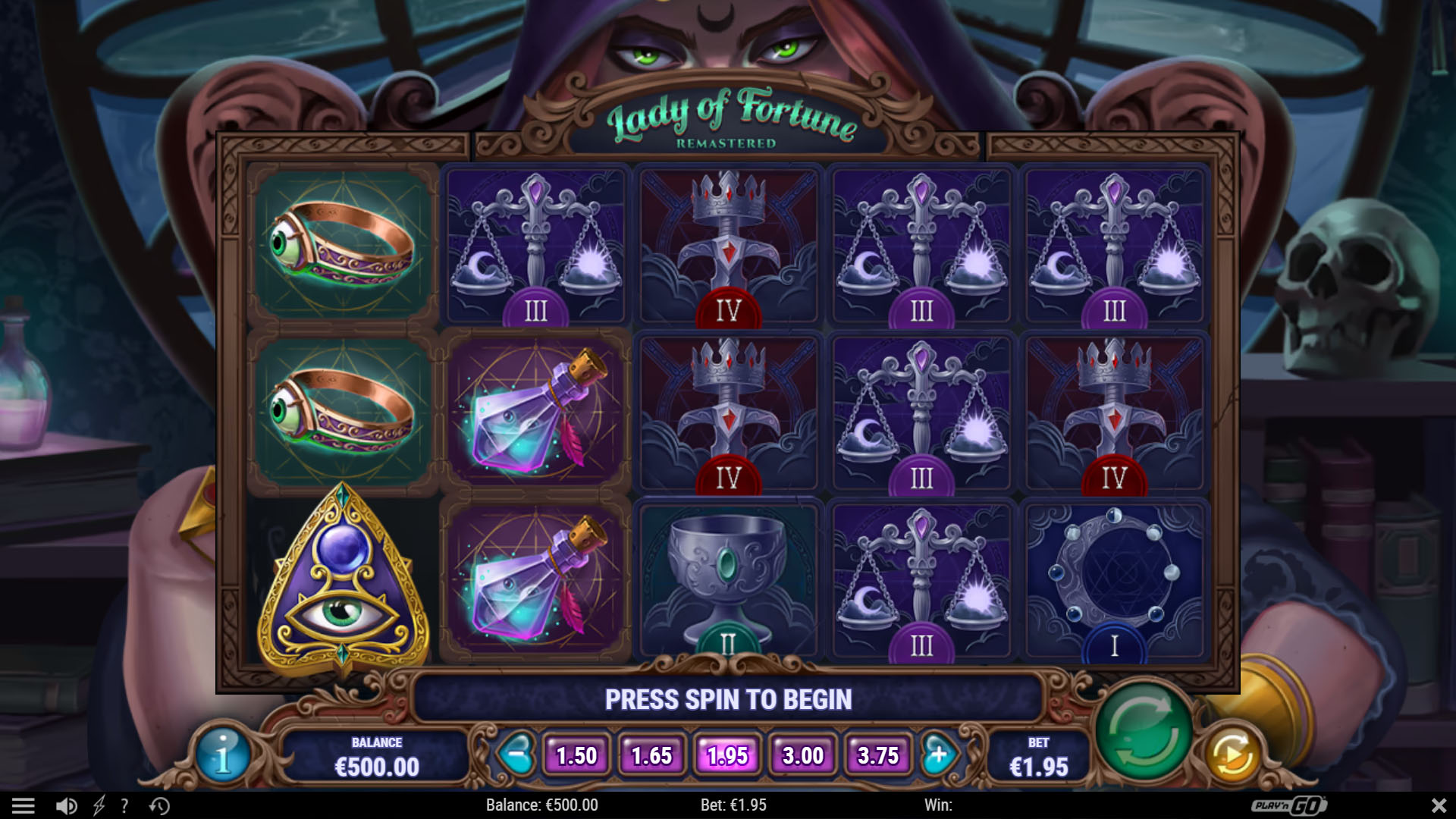Open the hamburger menu in the status bar
The image size is (1456, 819).
click(x=25, y=805)
